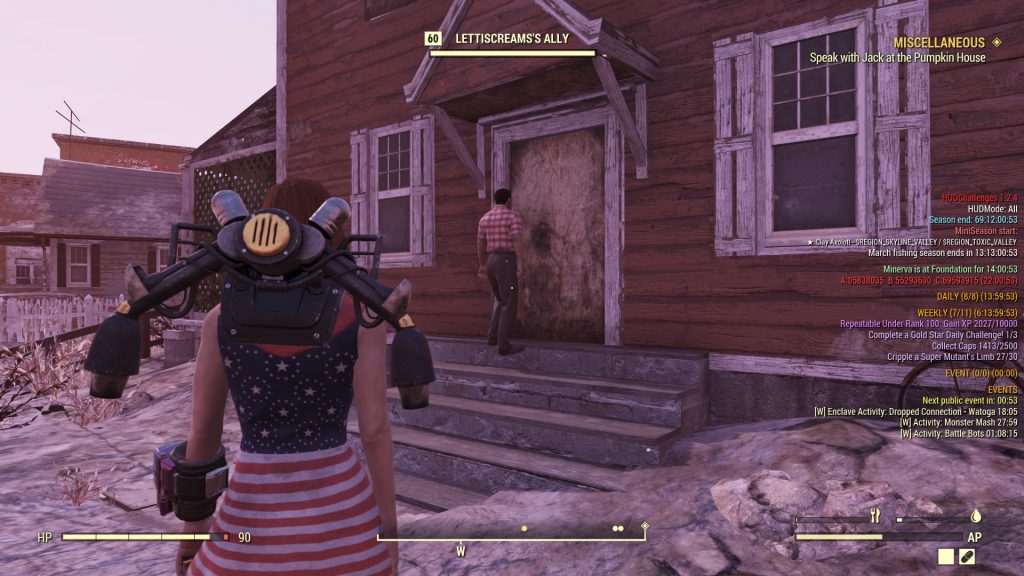1024x576 pixels.
Task: Choose the Monster Mash activity entry
Action: (959, 422)
